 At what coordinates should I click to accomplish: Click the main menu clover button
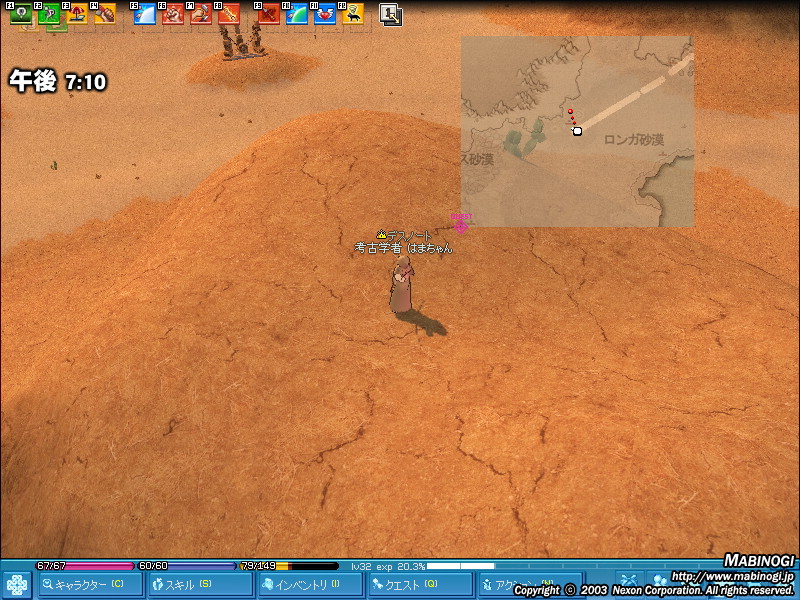[17, 584]
